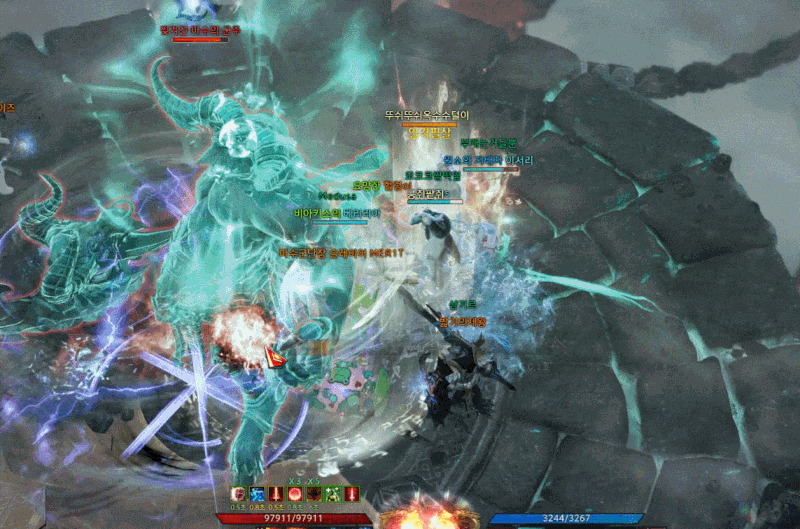Click the blue lightning buff icon
The width and height of the screenshot is (800, 529).
coord(258,494)
